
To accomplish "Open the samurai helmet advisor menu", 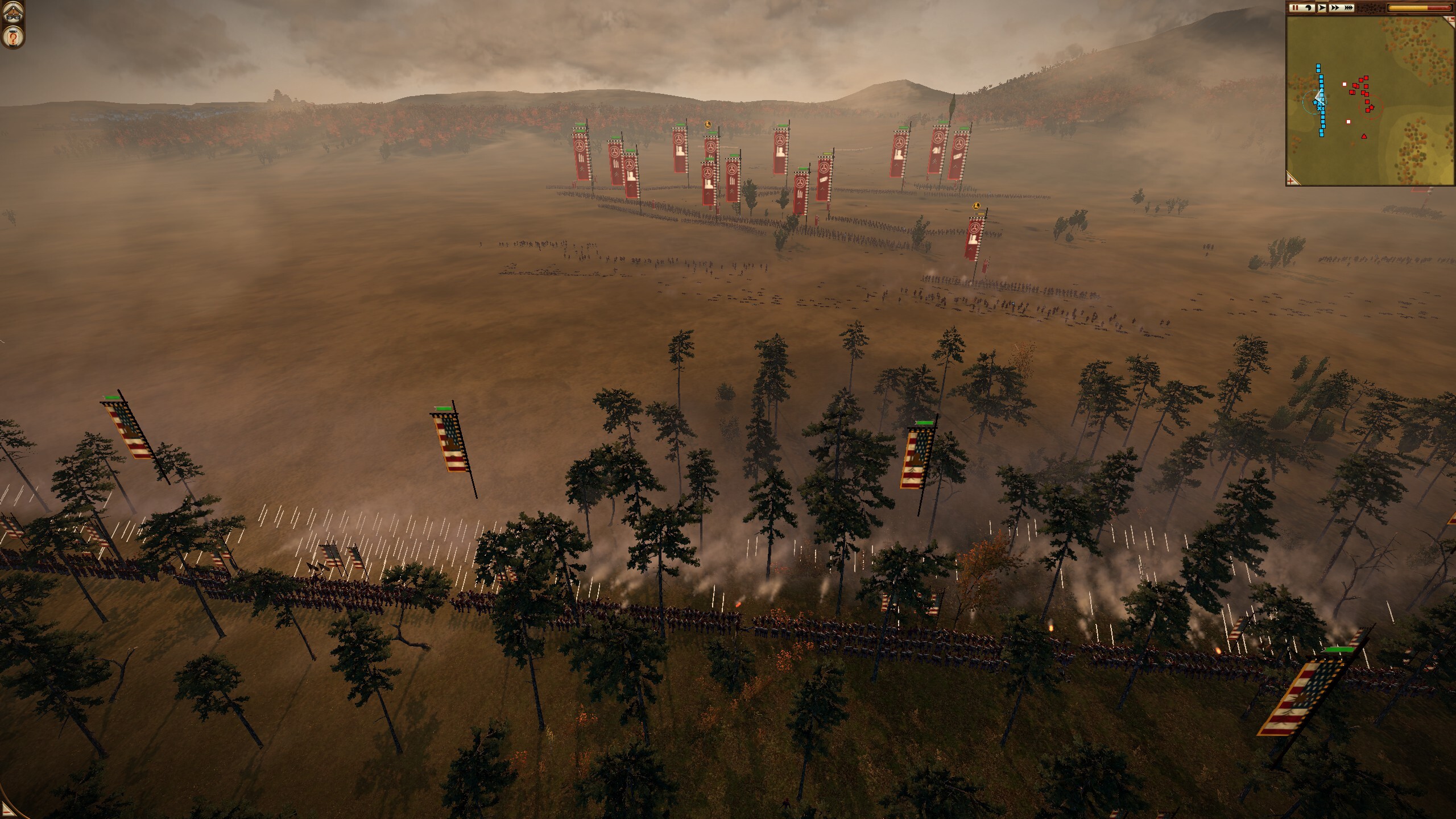I will 12,13.
